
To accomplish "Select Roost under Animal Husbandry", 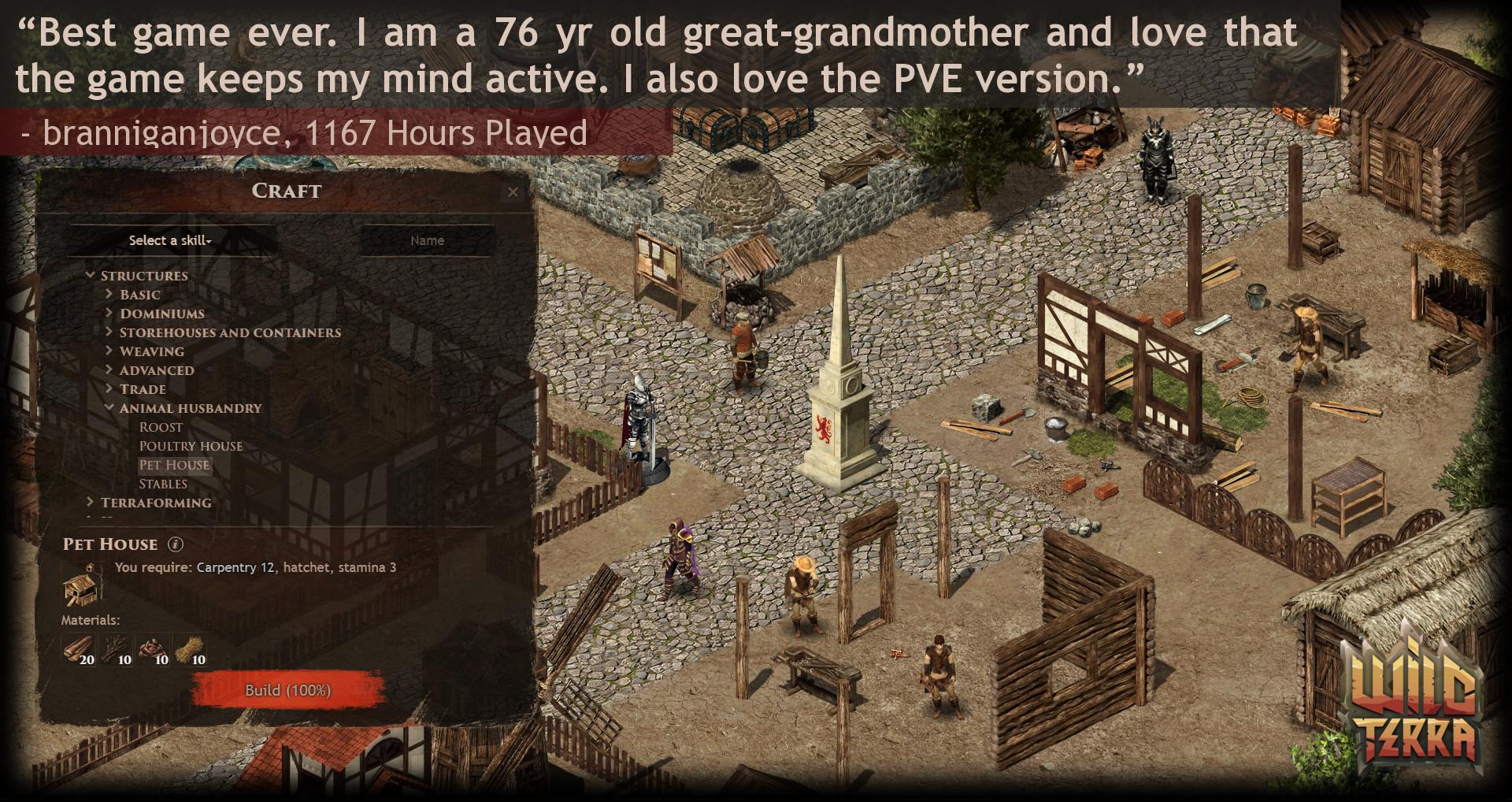I will point(160,426).
